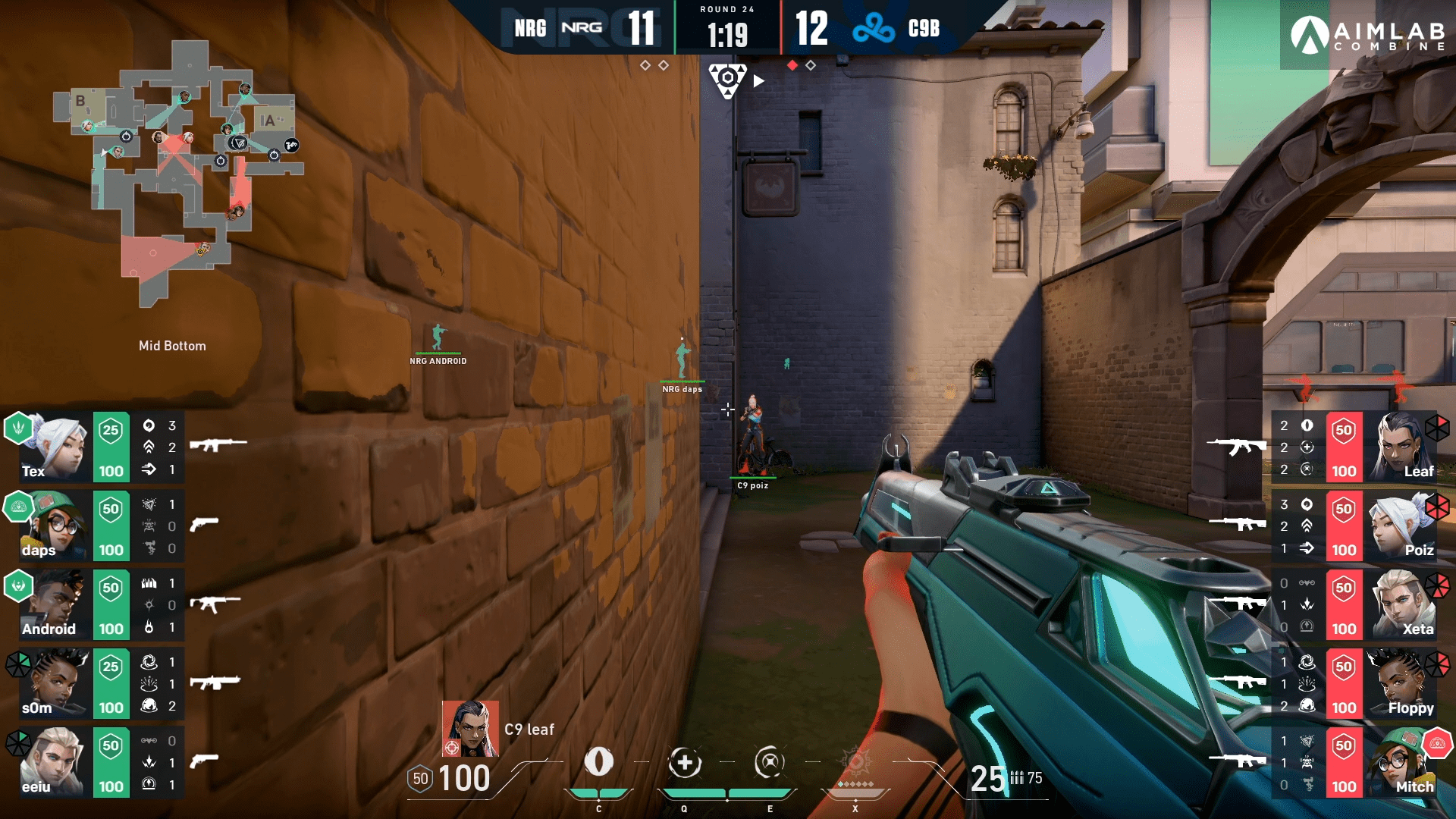The height and width of the screenshot is (819, 1456).
Task: Click Mitch's ready ultimate brain icon
Action: point(1436,743)
